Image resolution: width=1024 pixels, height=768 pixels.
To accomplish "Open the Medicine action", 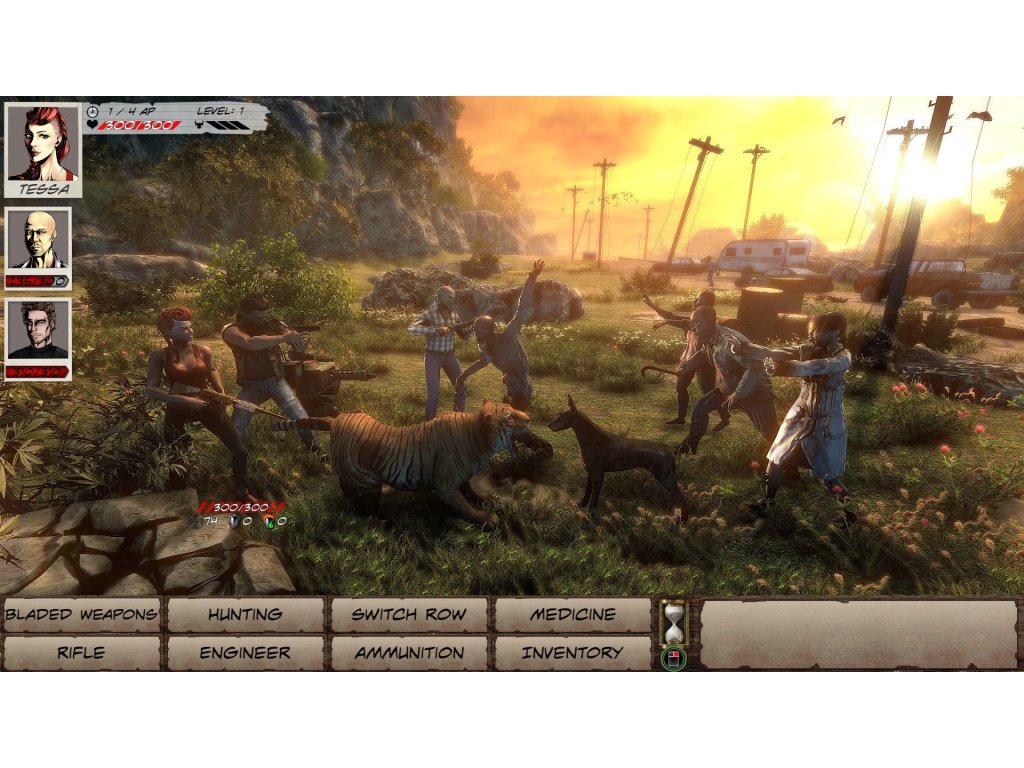I will coord(572,615).
